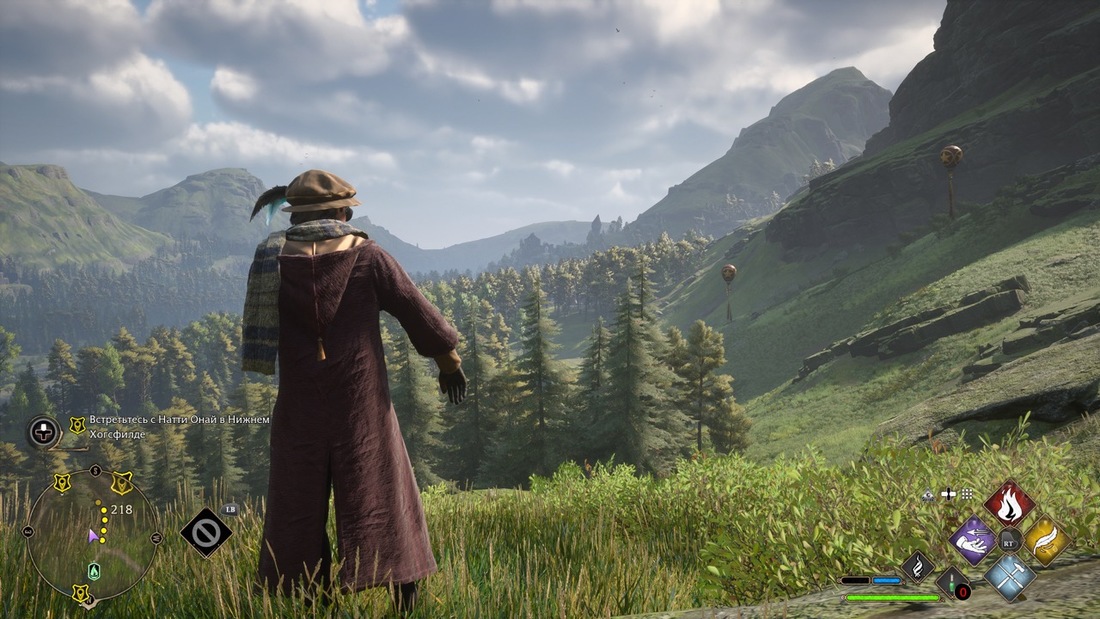Activate the ancient magic flame icon
The width and height of the screenshot is (1100, 619).
917,567
